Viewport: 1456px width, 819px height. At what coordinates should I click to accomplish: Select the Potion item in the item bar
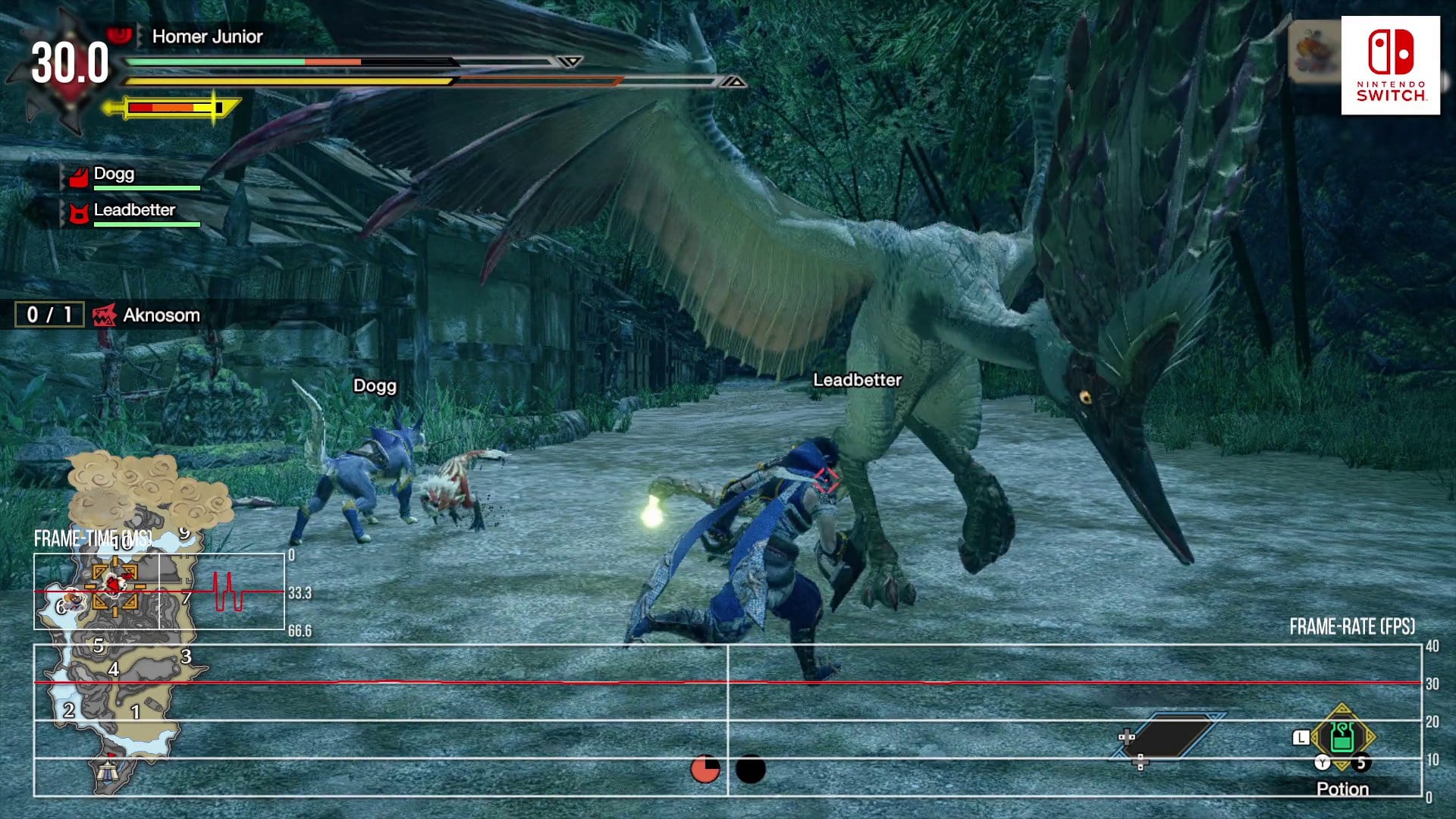pos(1341,738)
